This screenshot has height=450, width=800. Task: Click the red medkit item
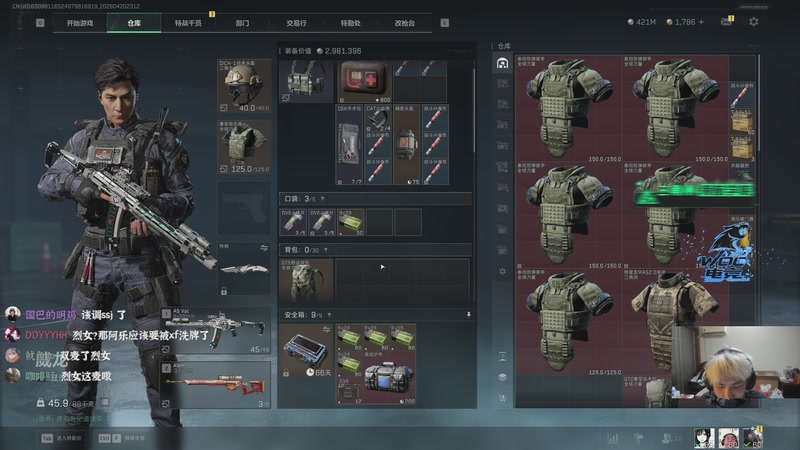click(x=363, y=78)
